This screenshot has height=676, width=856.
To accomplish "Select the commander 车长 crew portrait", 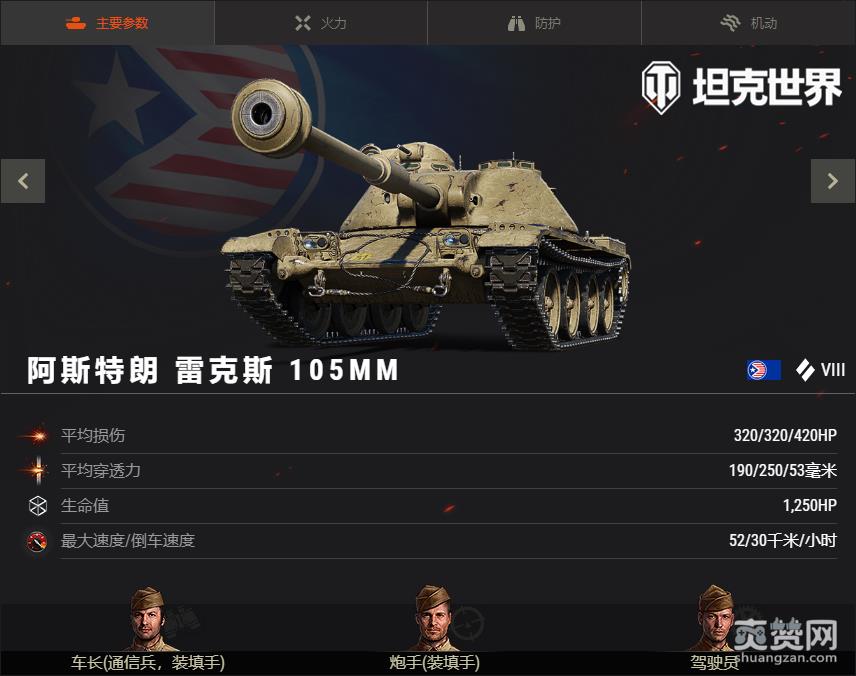I will (x=148, y=619).
